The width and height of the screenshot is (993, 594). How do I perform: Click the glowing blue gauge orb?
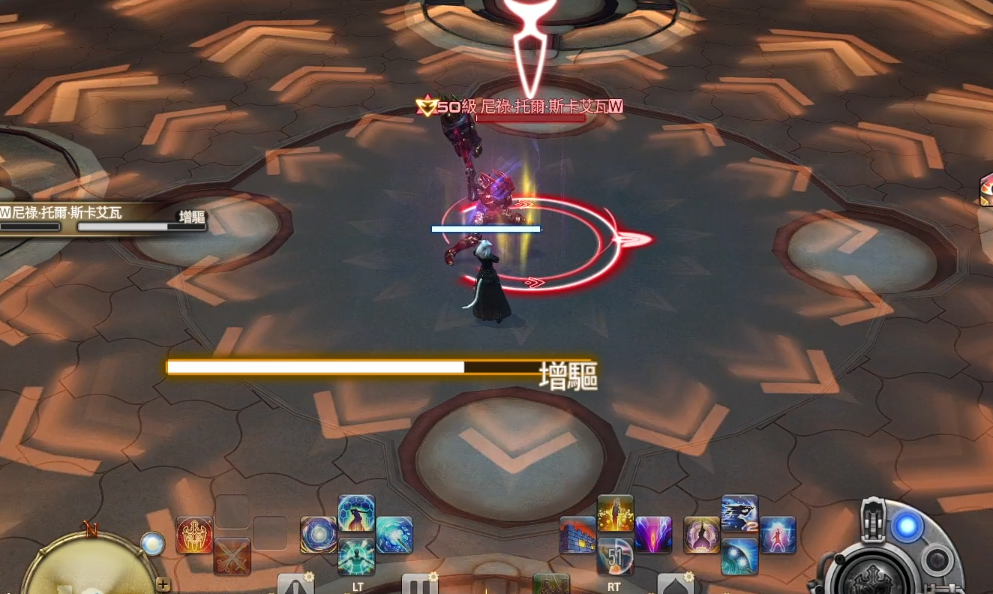coord(906,527)
